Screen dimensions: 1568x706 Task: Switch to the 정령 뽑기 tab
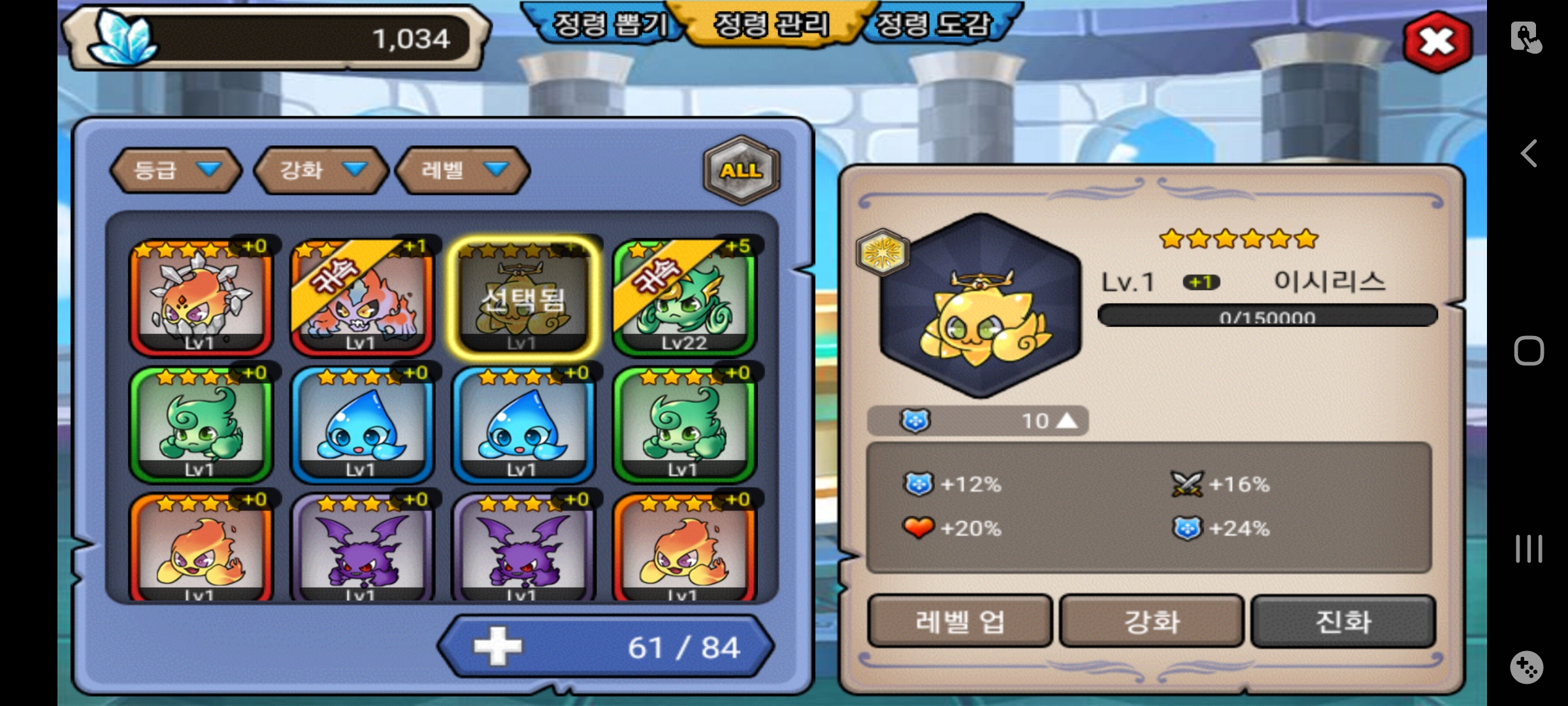(x=609, y=25)
